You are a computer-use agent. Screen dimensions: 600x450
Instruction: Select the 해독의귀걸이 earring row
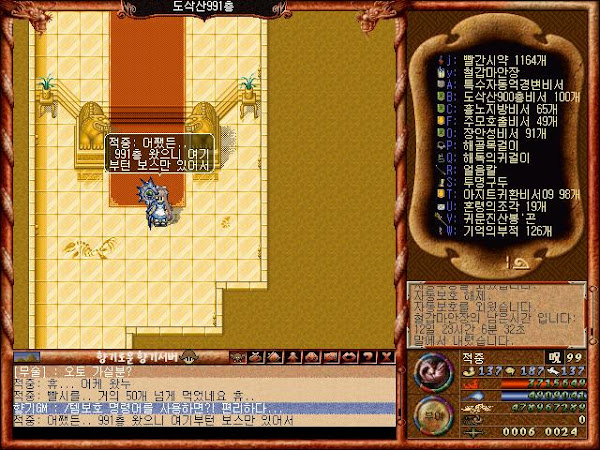click(x=496, y=157)
